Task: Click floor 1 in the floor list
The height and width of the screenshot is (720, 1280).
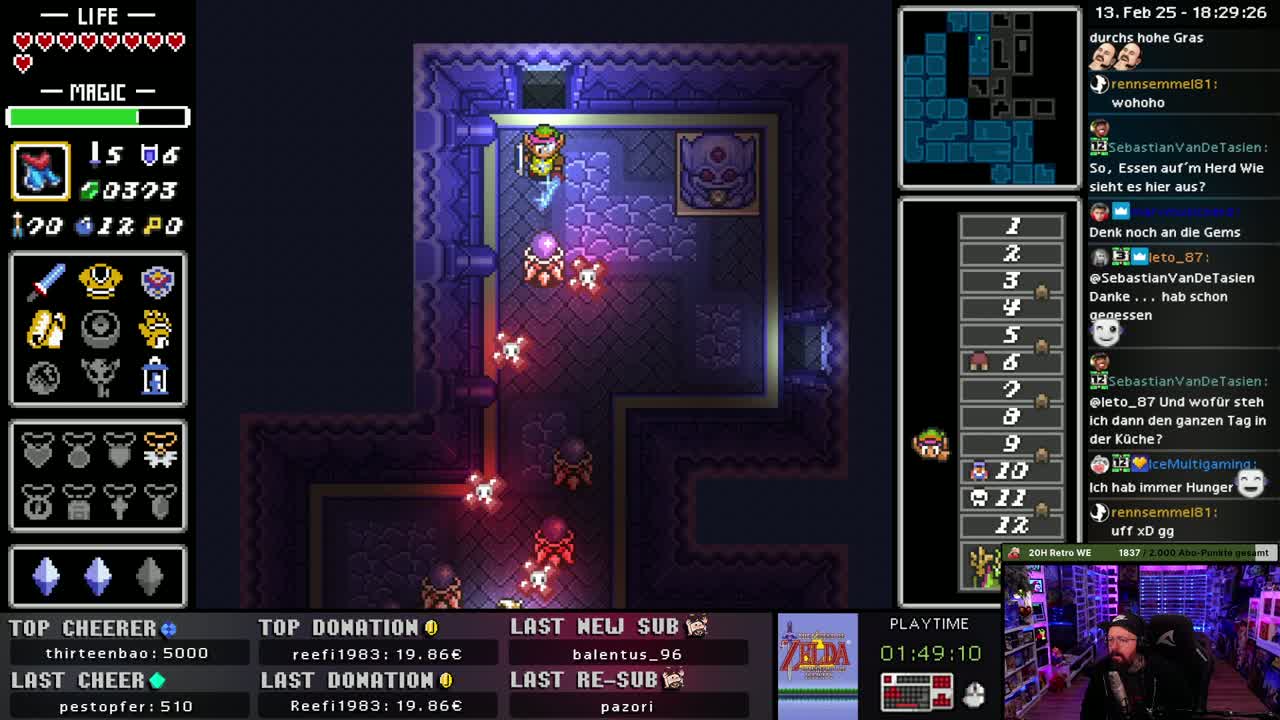Action: pyautogui.click(x=1011, y=227)
